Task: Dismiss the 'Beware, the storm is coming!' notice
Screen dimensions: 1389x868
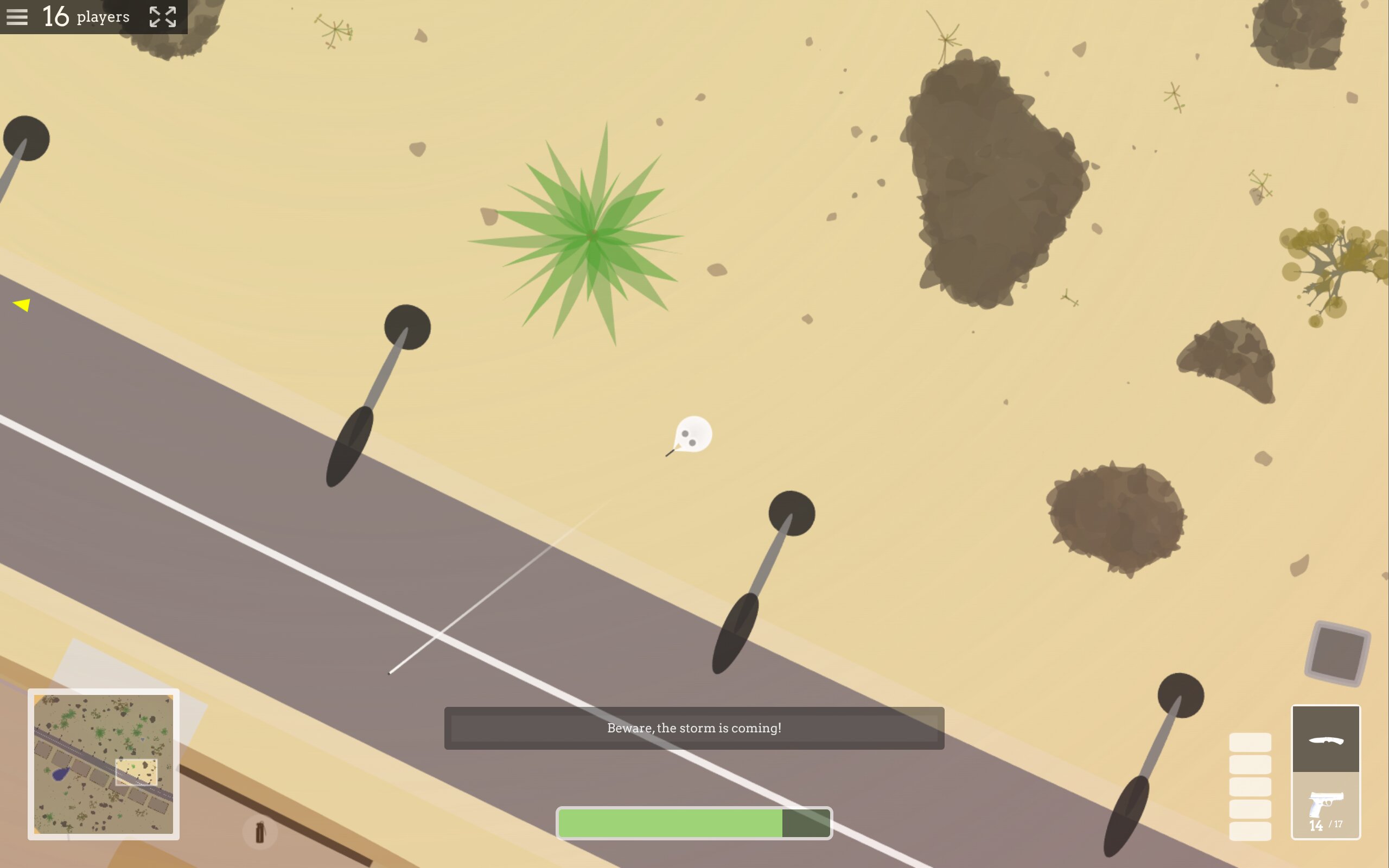Action: click(x=694, y=728)
